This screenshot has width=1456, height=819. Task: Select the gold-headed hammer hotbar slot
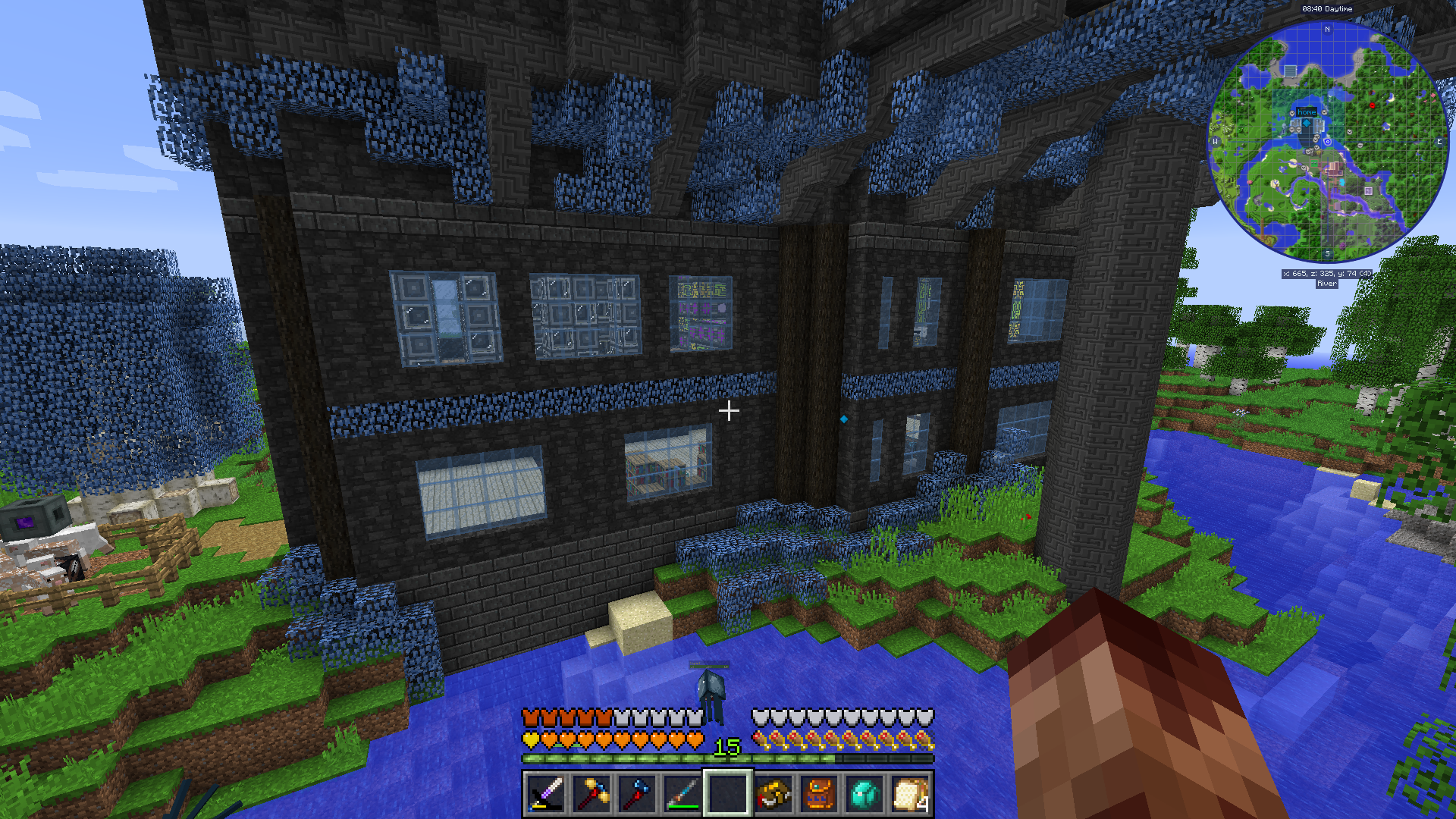591,794
